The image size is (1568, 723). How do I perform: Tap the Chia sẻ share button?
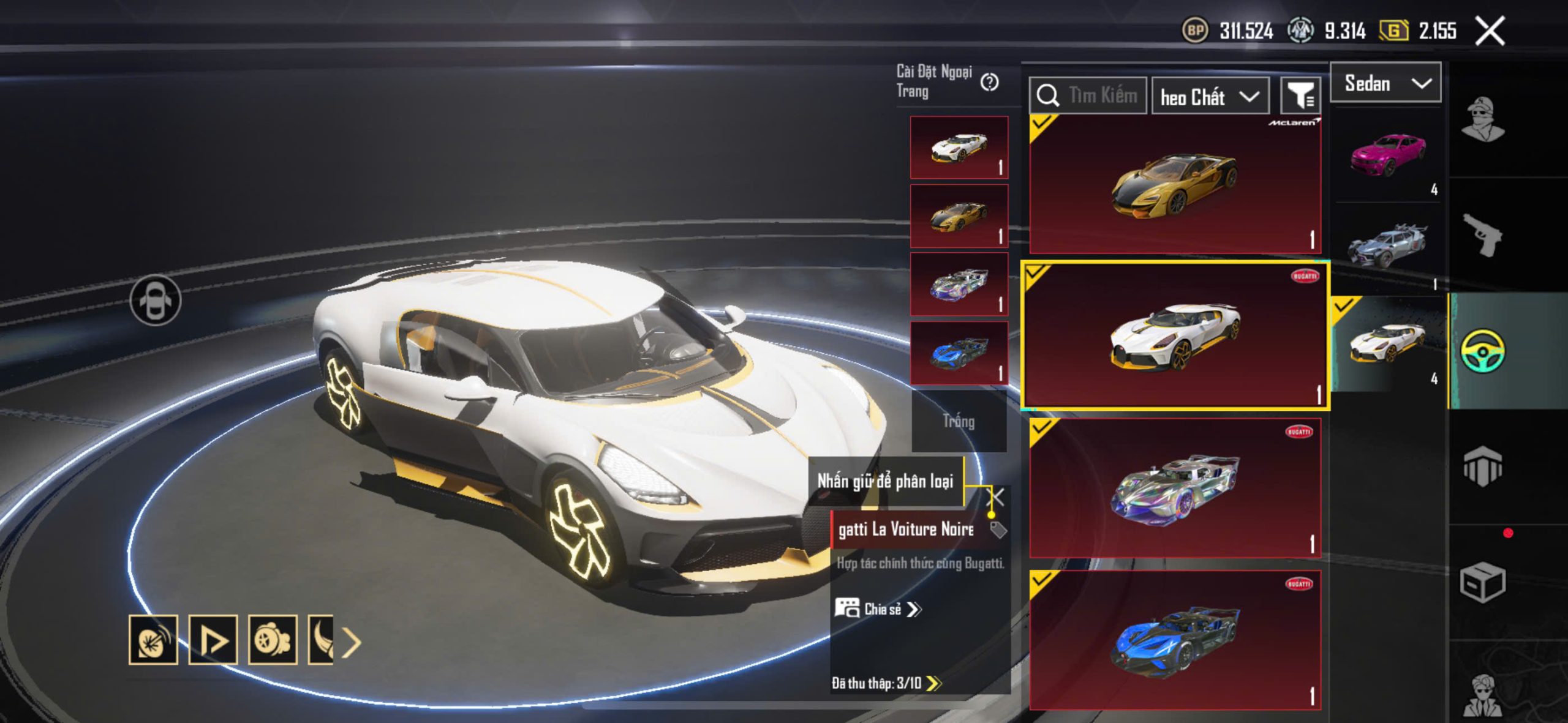(x=878, y=609)
